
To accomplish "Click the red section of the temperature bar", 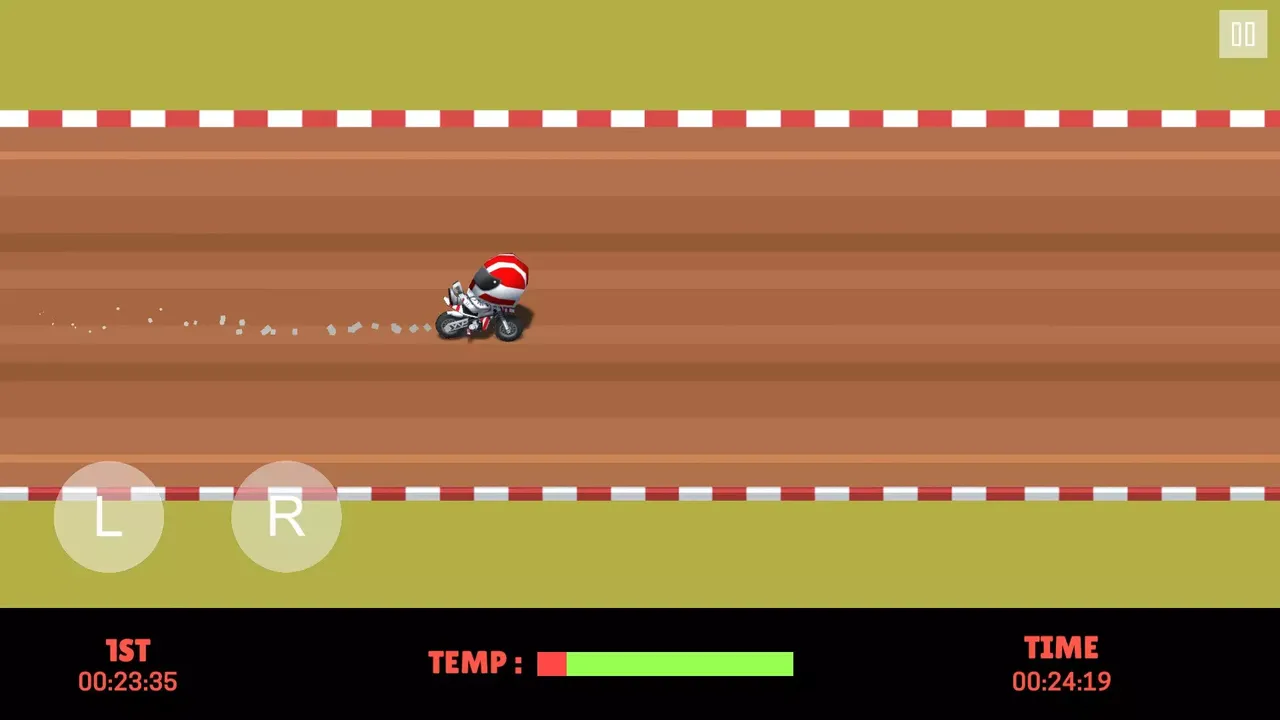I will coord(551,663).
